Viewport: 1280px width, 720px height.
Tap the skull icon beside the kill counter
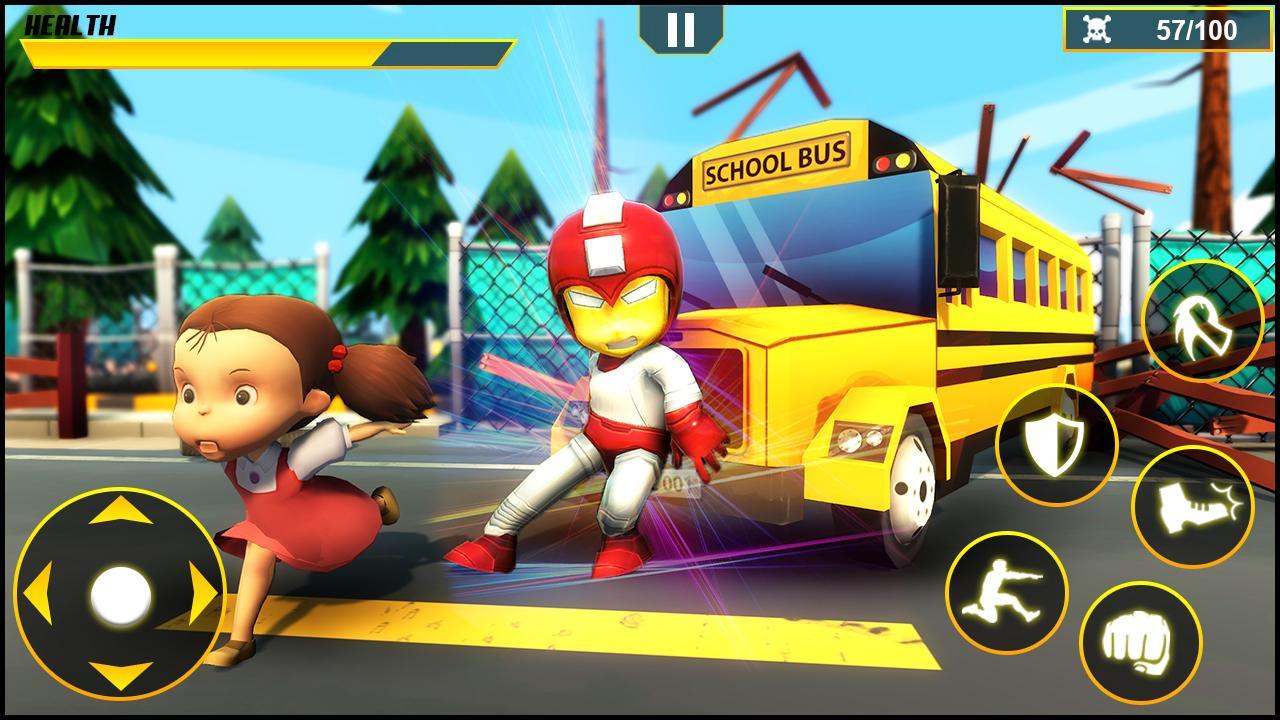(x=1097, y=29)
